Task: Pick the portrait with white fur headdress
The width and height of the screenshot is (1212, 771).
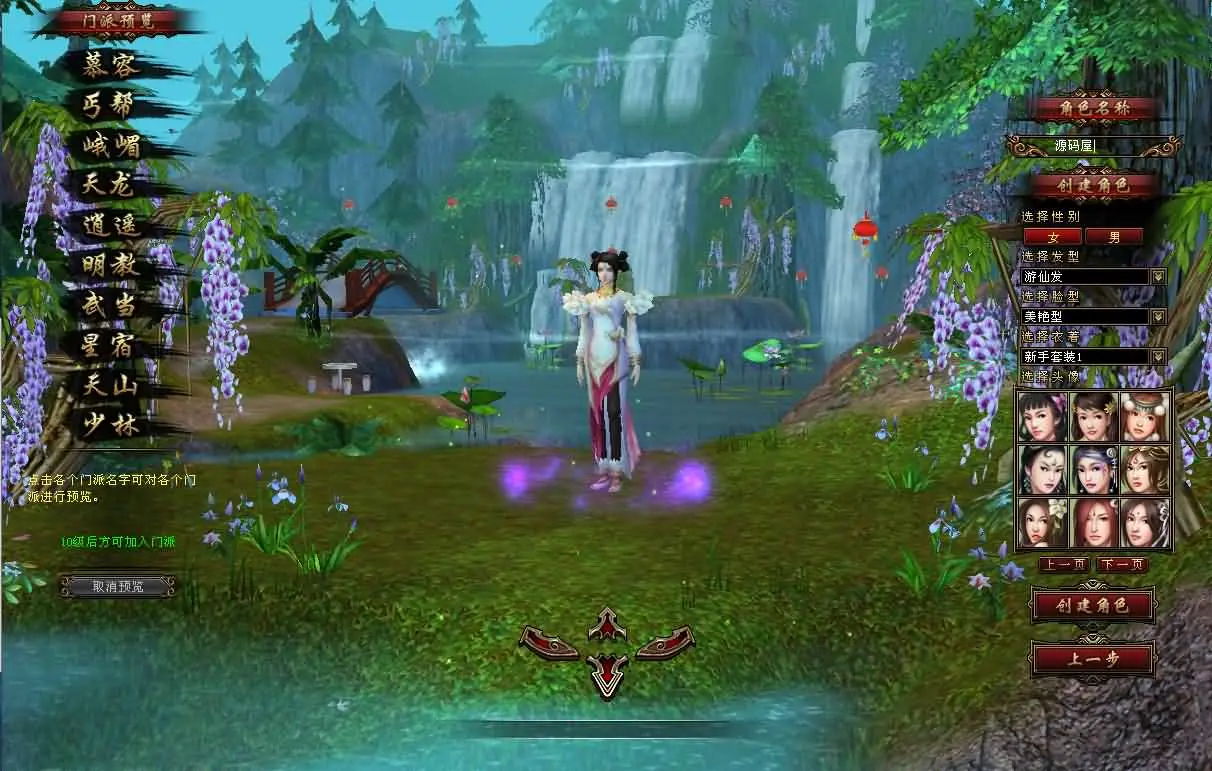Action: click(1145, 416)
